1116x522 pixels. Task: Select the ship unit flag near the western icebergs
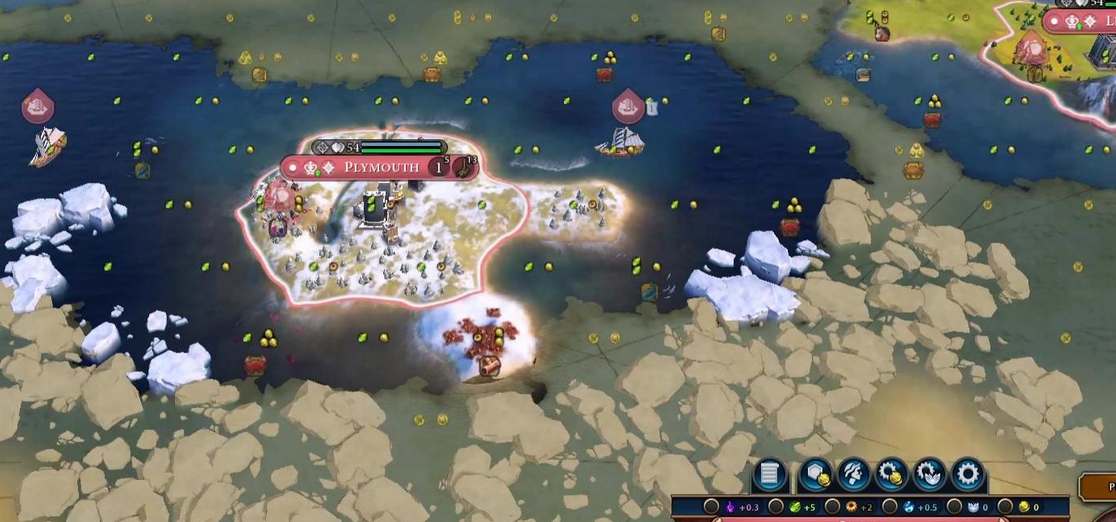tap(37, 104)
